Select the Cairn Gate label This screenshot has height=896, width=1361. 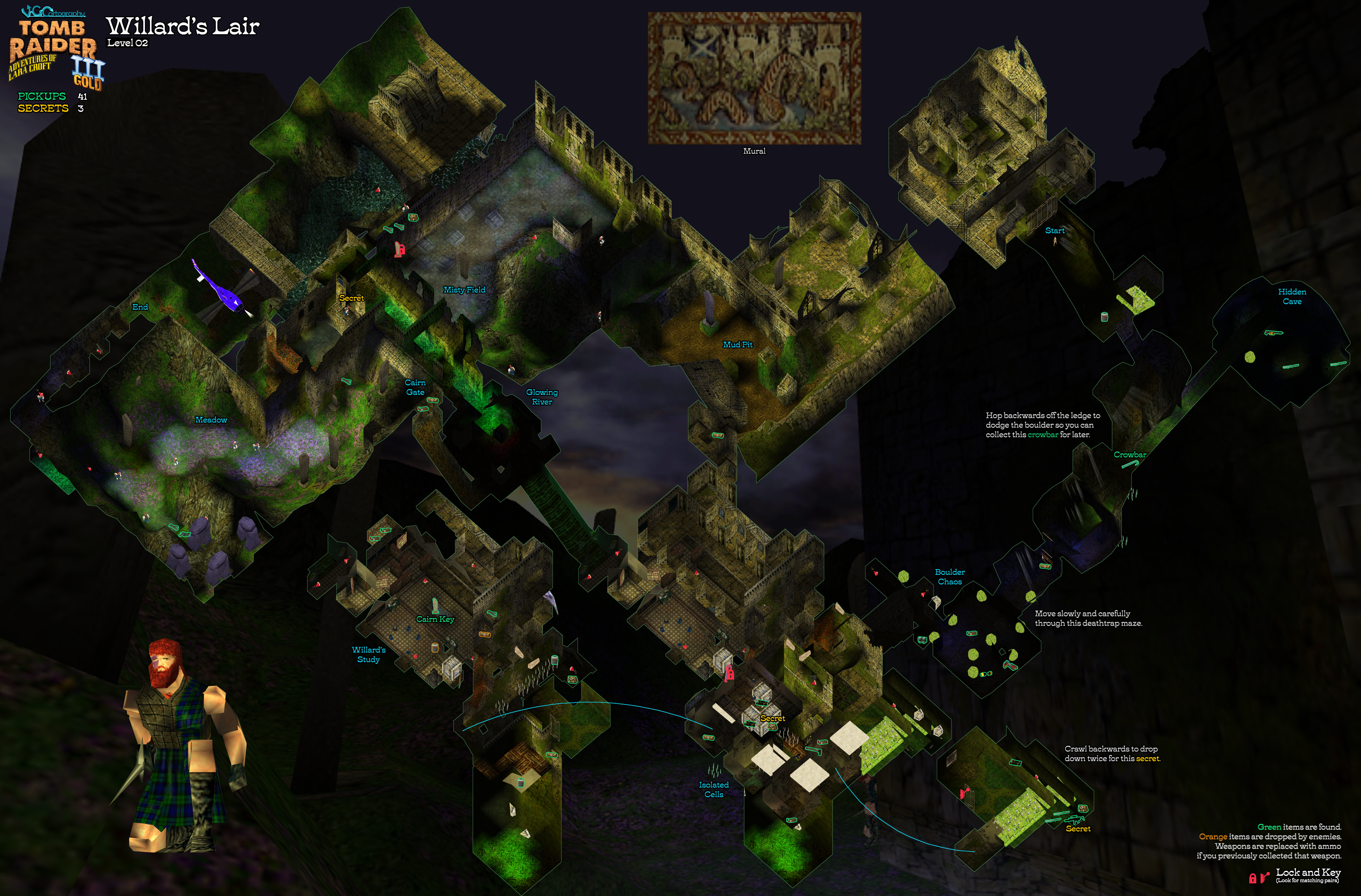415,387
